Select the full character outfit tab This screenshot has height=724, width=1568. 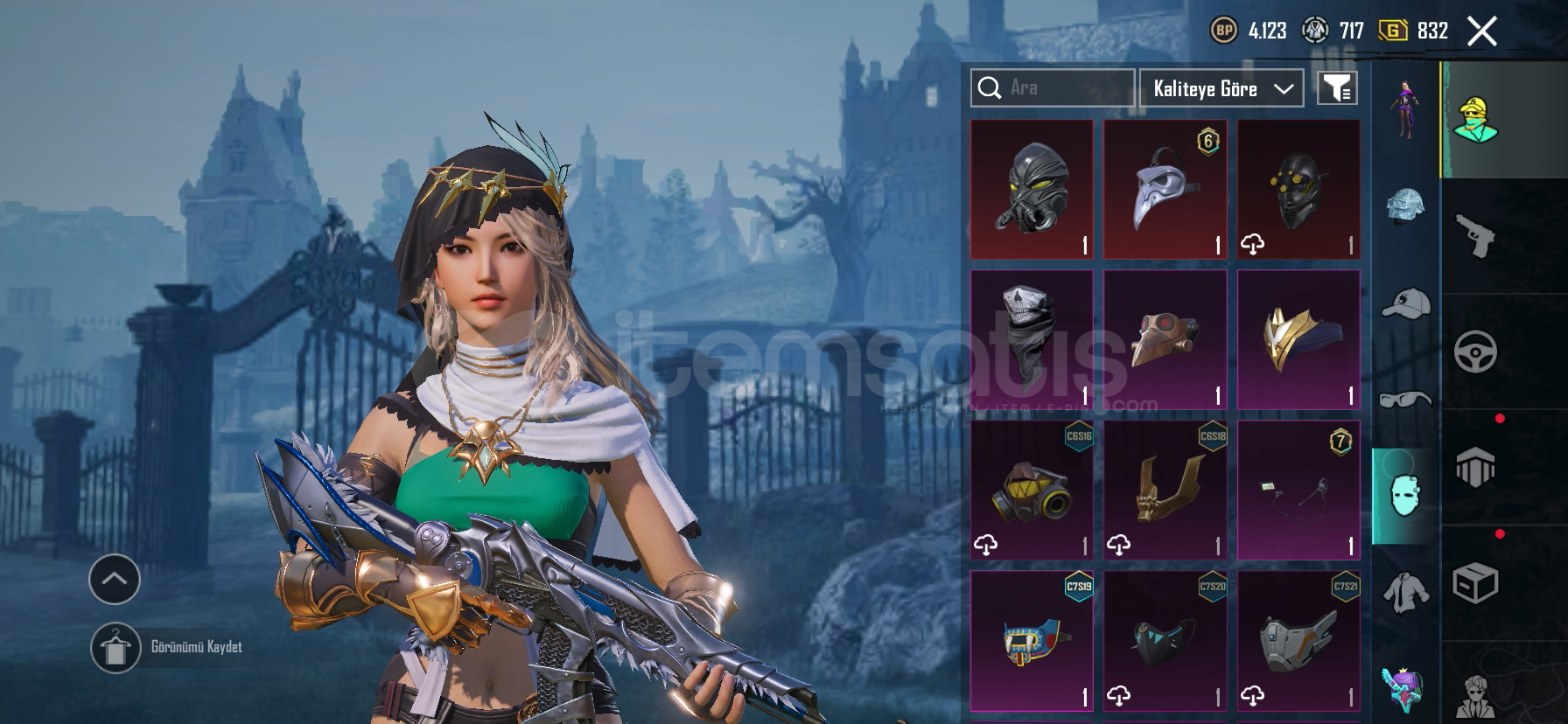[x=1405, y=108]
